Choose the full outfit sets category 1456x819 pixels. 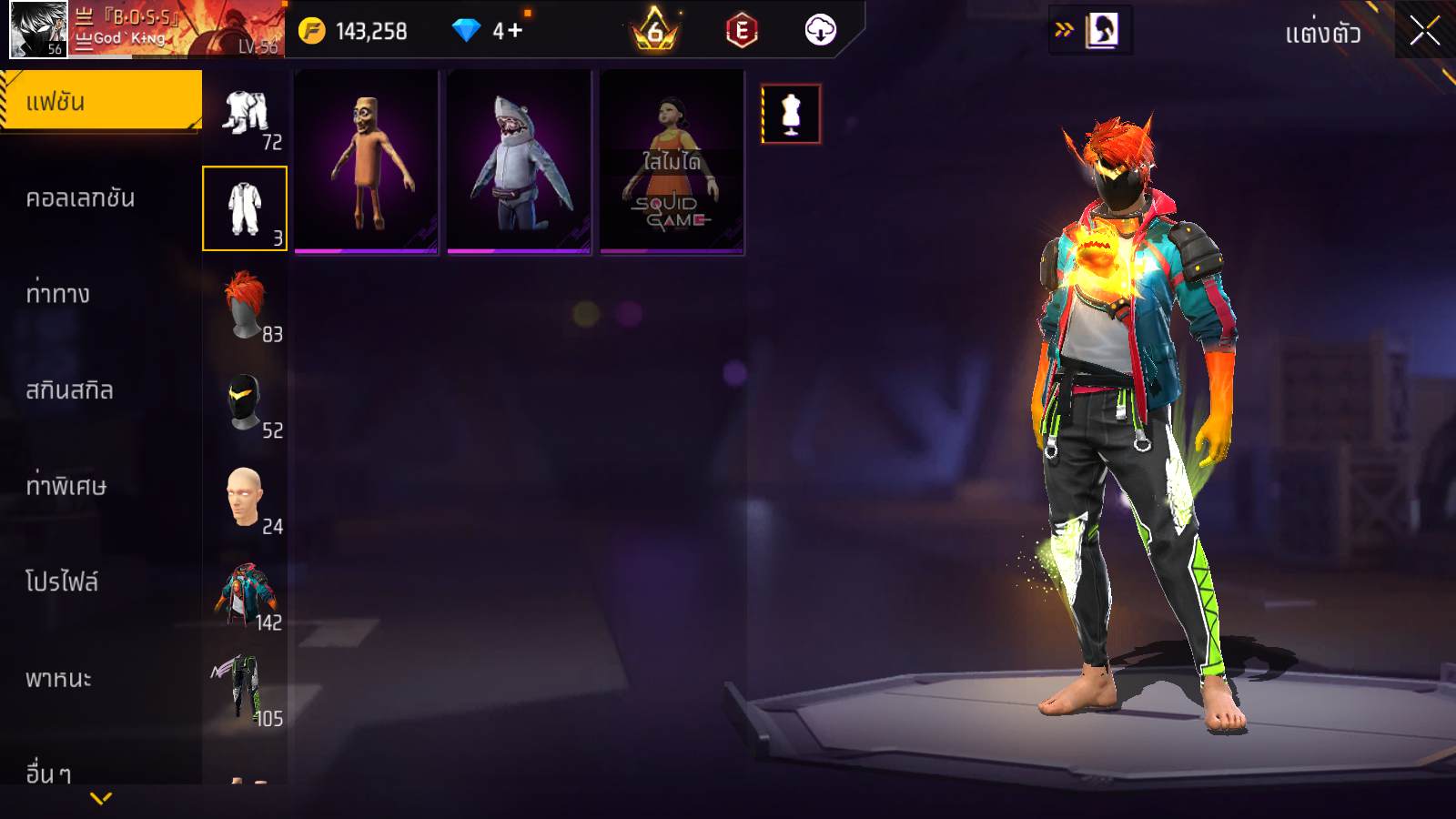(245, 113)
